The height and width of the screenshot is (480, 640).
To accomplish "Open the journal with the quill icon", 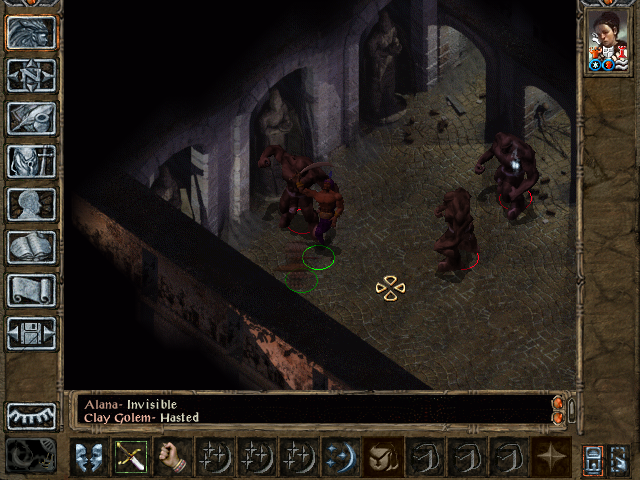I will pos(31,118).
